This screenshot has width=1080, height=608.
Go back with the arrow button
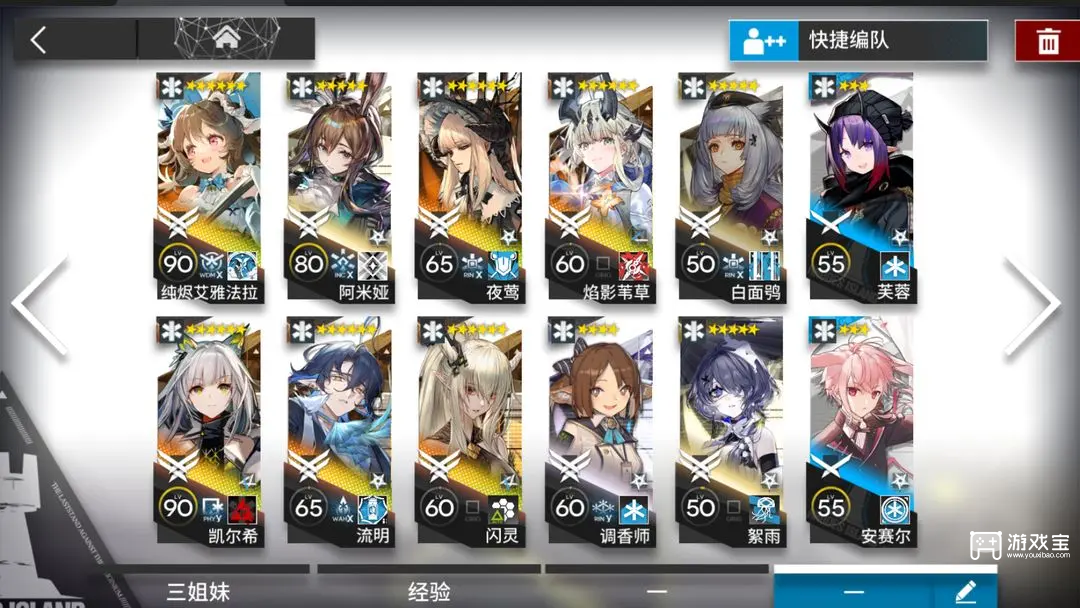click(39, 40)
